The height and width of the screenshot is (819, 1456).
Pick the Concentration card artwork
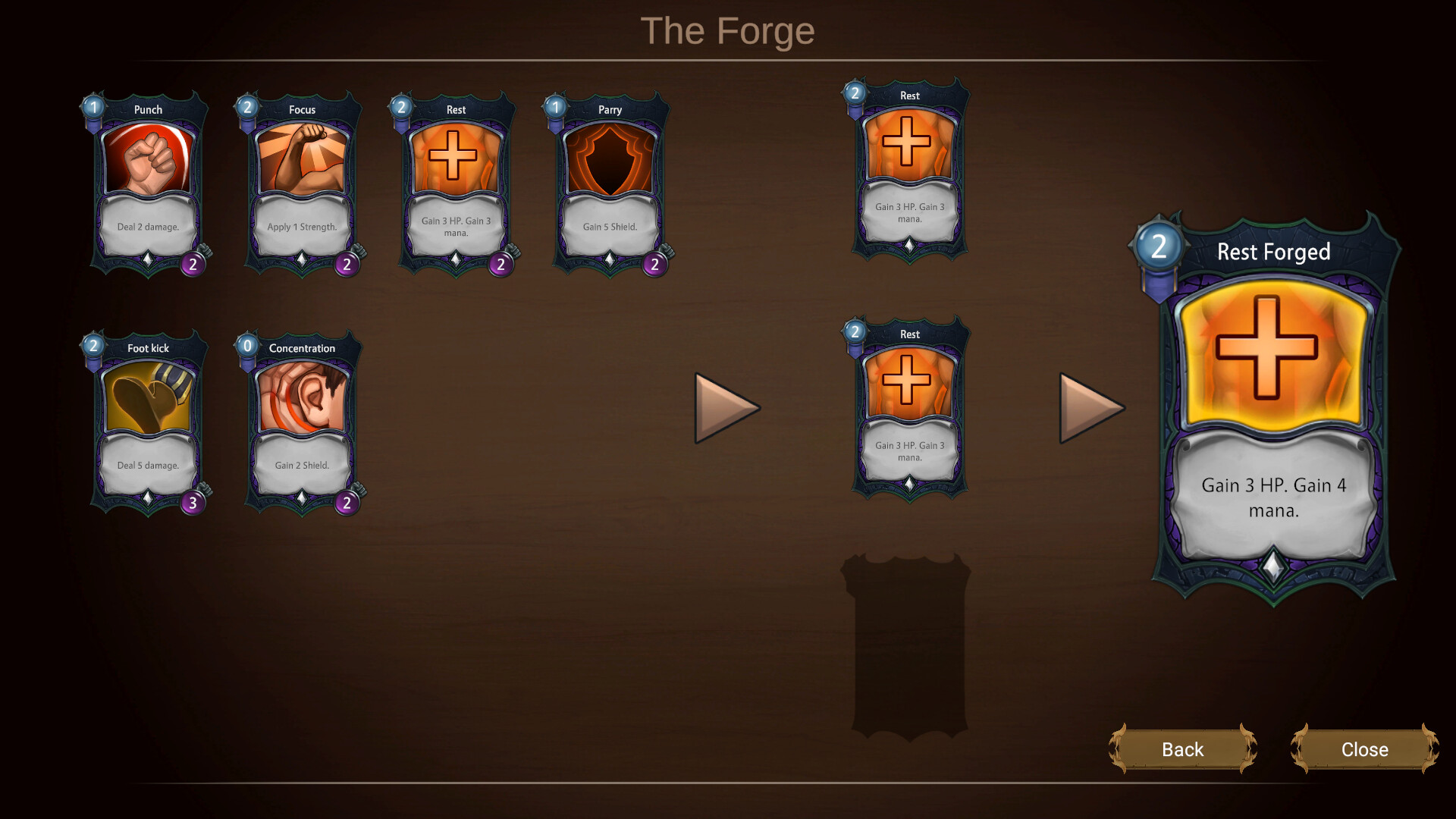coord(302,398)
